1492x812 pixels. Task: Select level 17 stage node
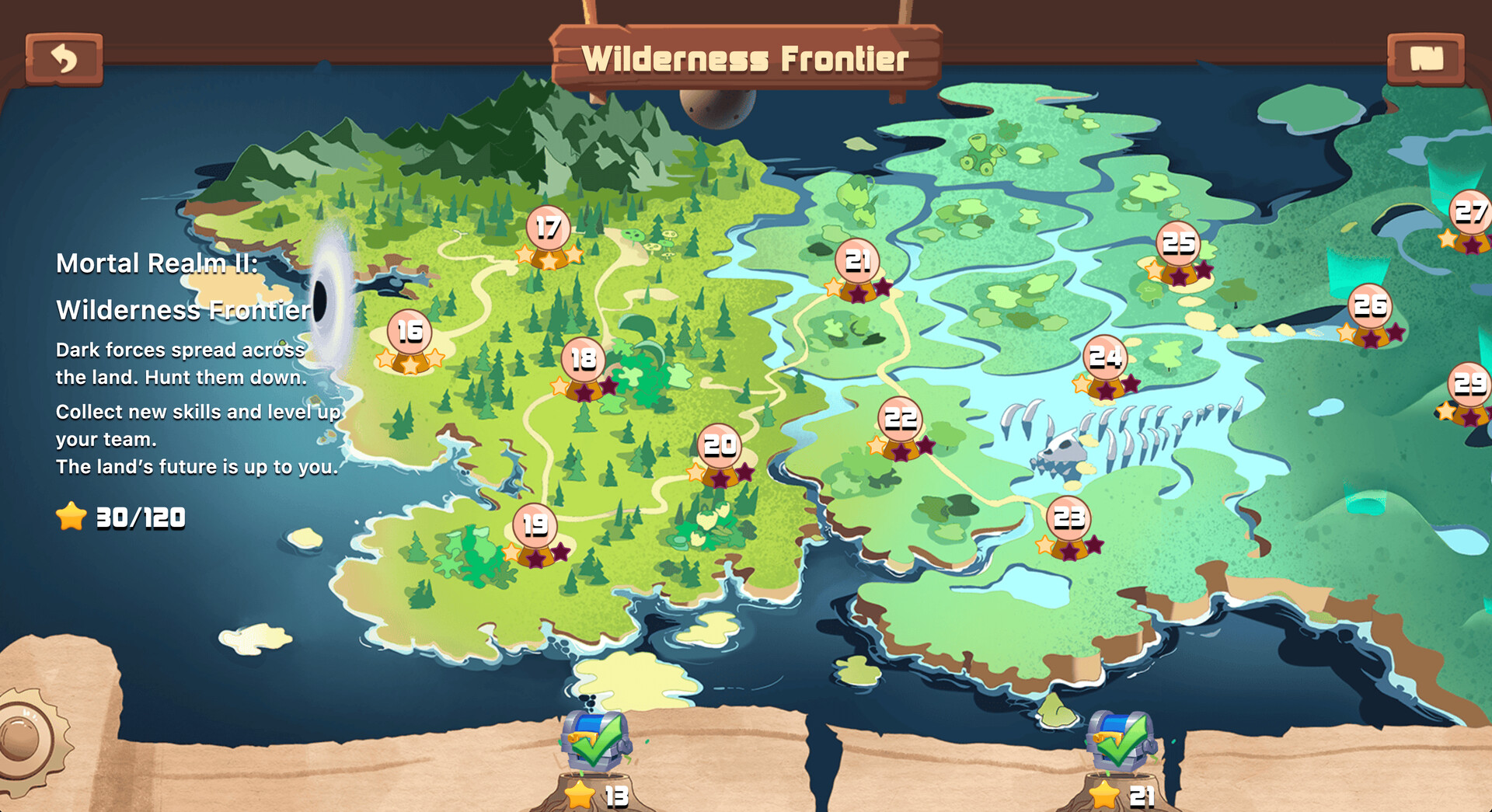pyautogui.click(x=546, y=227)
